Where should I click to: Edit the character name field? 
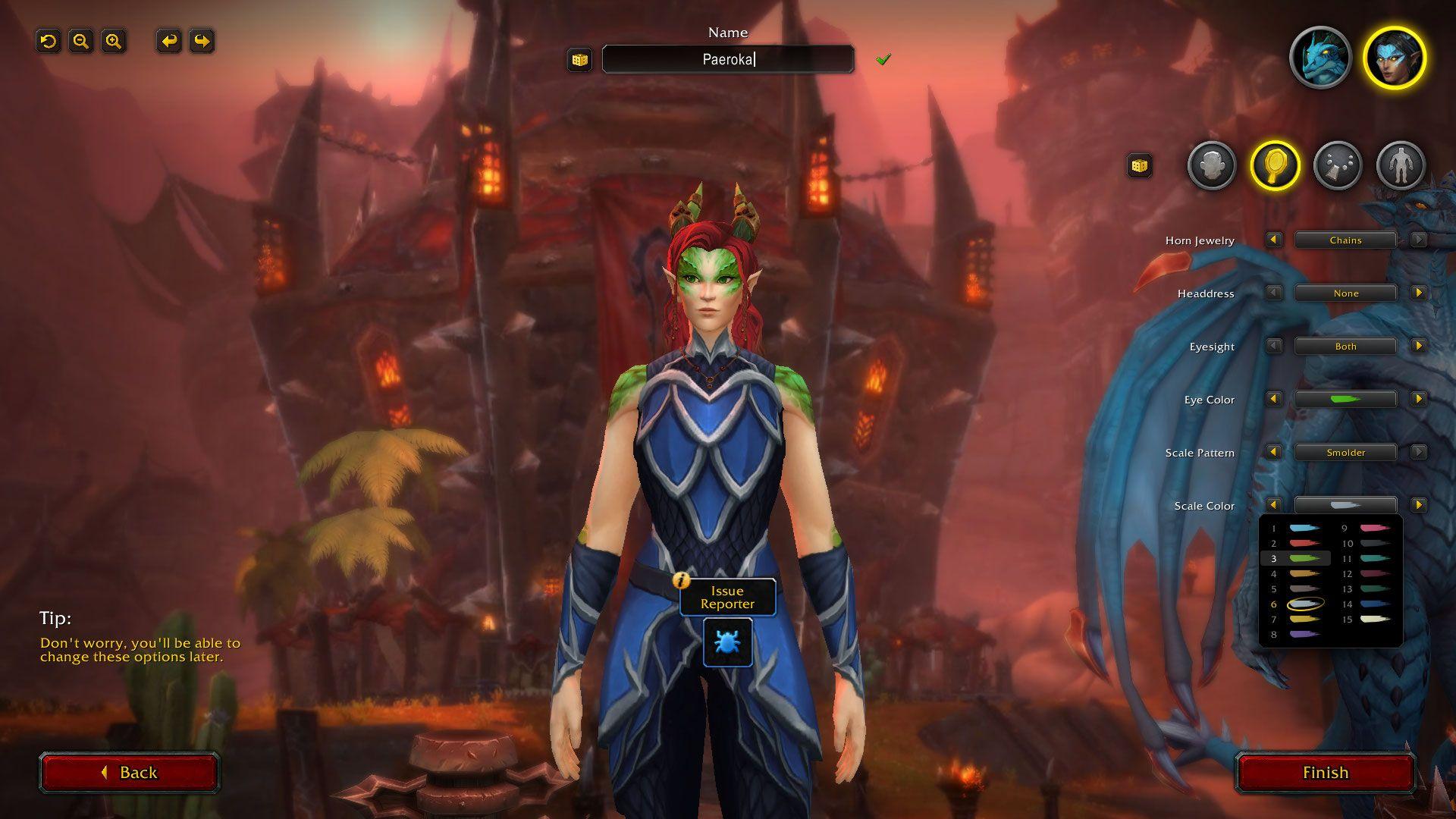(728, 59)
